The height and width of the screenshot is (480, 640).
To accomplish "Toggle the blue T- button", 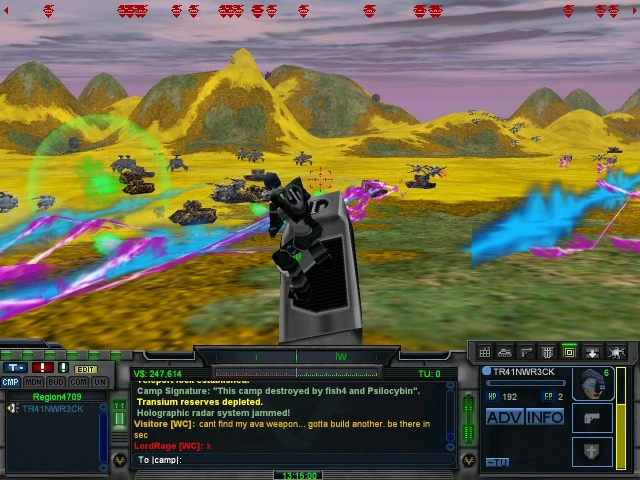I will [x=16, y=369].
